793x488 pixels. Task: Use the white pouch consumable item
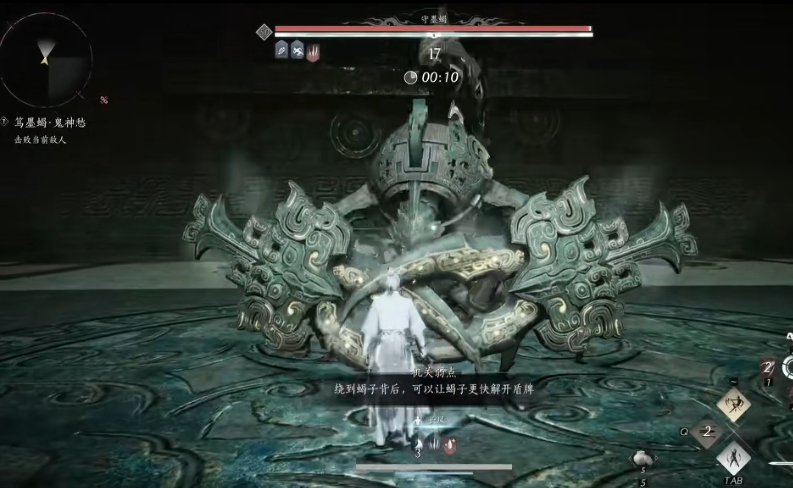[x=644, y=458]
